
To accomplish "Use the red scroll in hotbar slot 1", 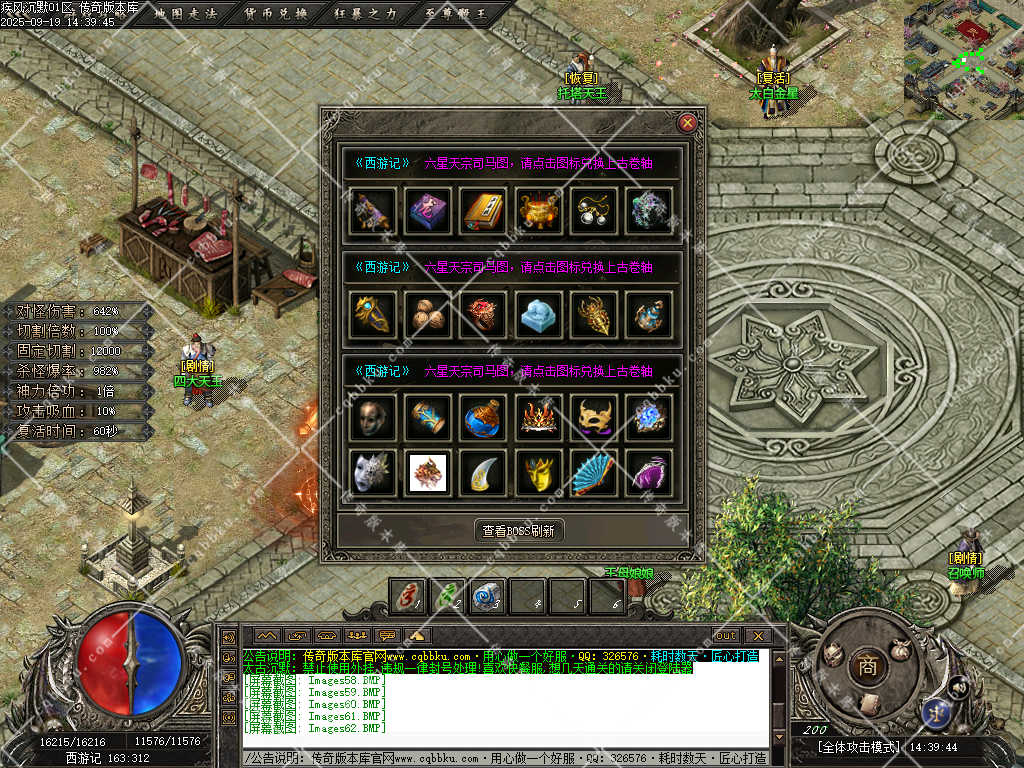I will pos(407,596).
